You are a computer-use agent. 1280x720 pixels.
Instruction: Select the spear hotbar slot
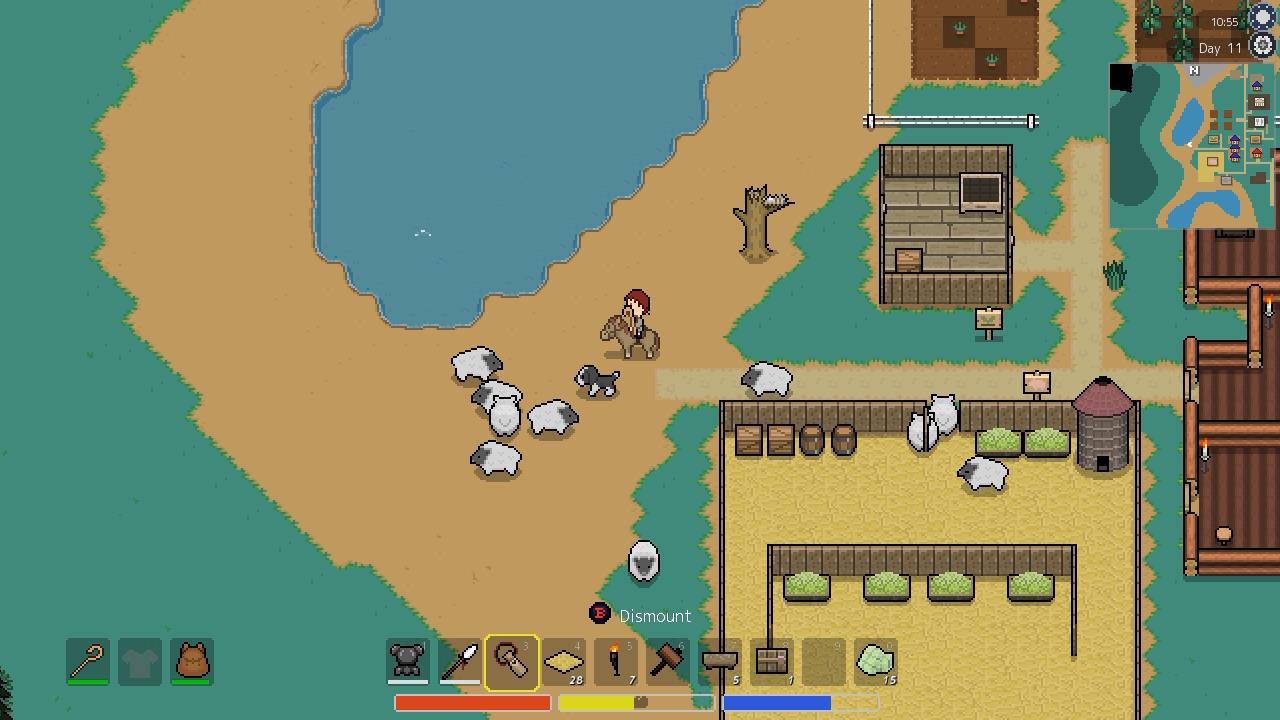460,661
